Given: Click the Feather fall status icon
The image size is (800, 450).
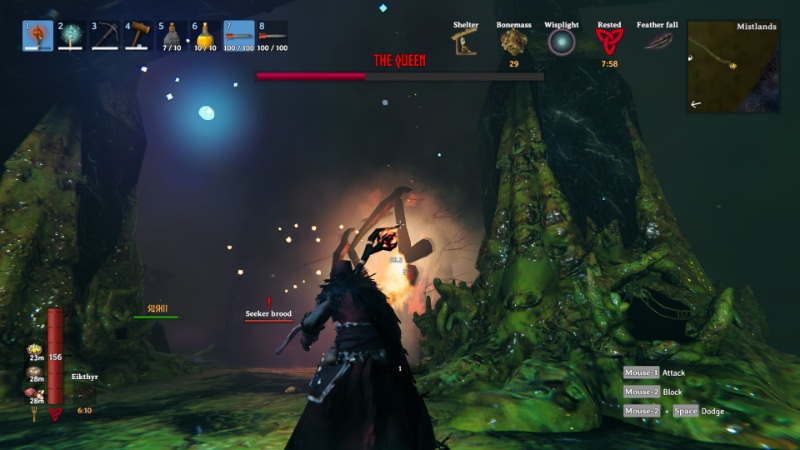Looking at the screenshot, I should click(x=657, y=42).
